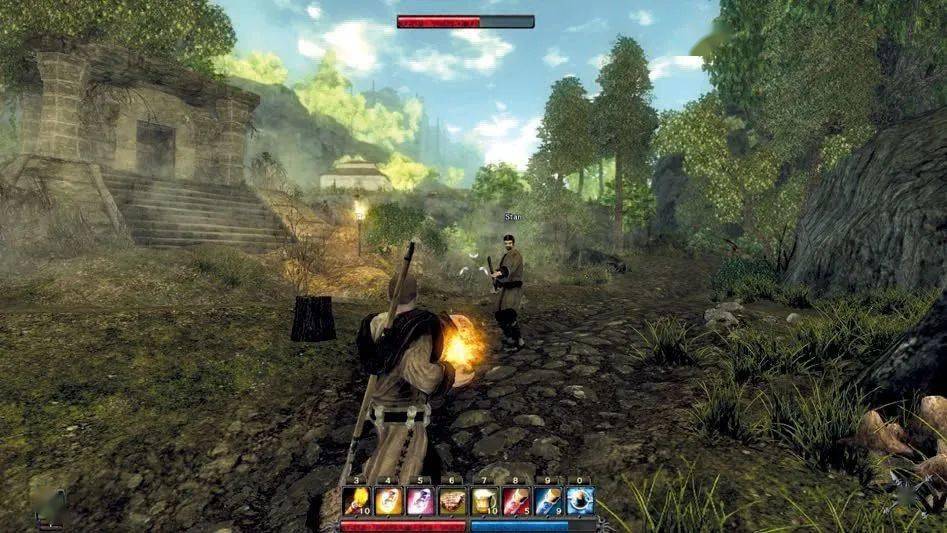The width and height of the screenshot is (947, 533).
Task: Use the red health potion slot
Action: point(516,501)
